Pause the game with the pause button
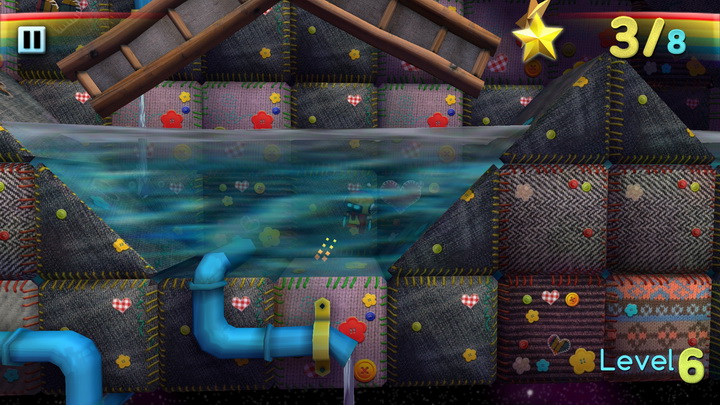 coord(32,40)
